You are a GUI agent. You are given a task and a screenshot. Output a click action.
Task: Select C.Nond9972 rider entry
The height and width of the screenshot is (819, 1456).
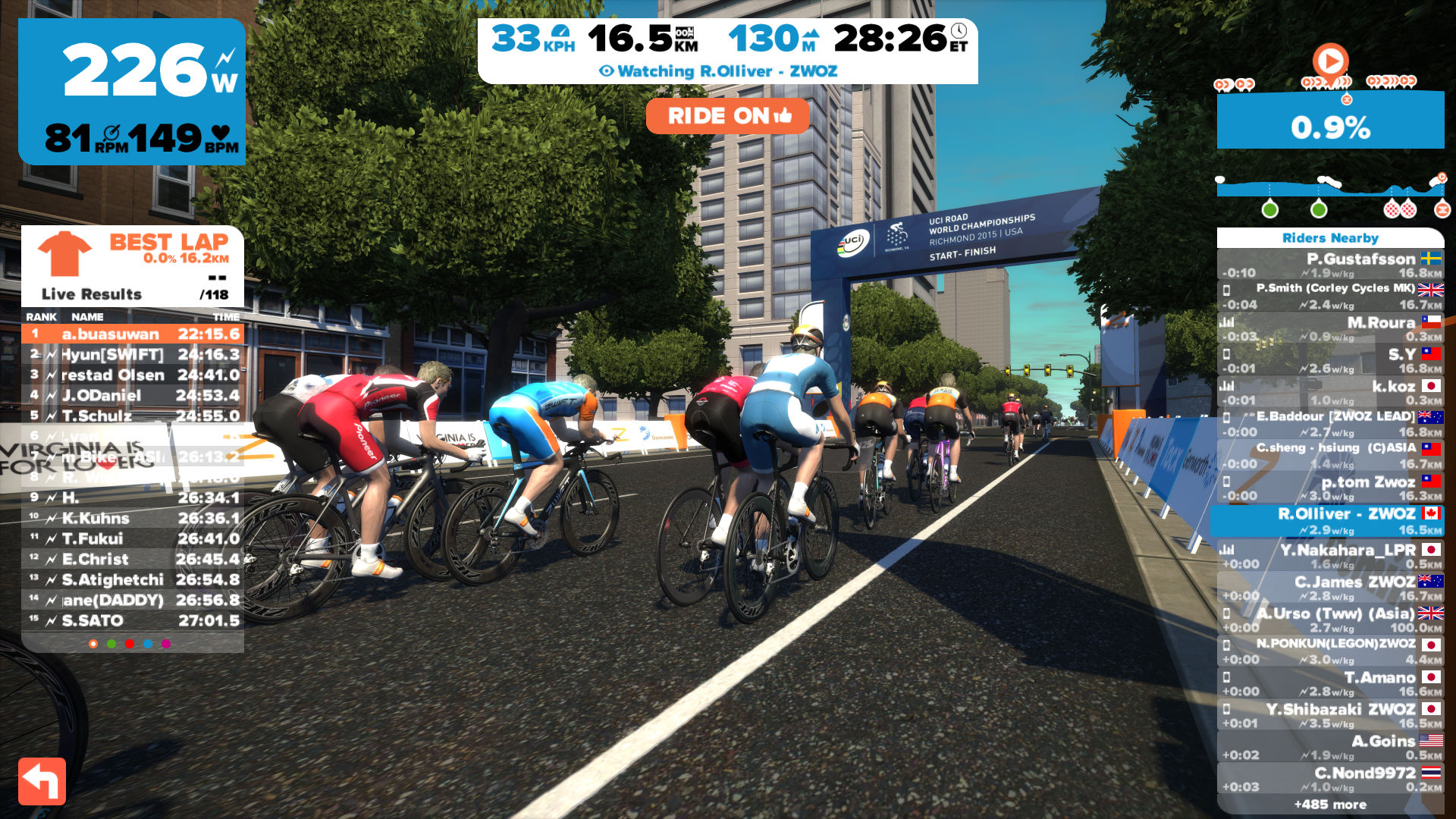coord(1330,779)
